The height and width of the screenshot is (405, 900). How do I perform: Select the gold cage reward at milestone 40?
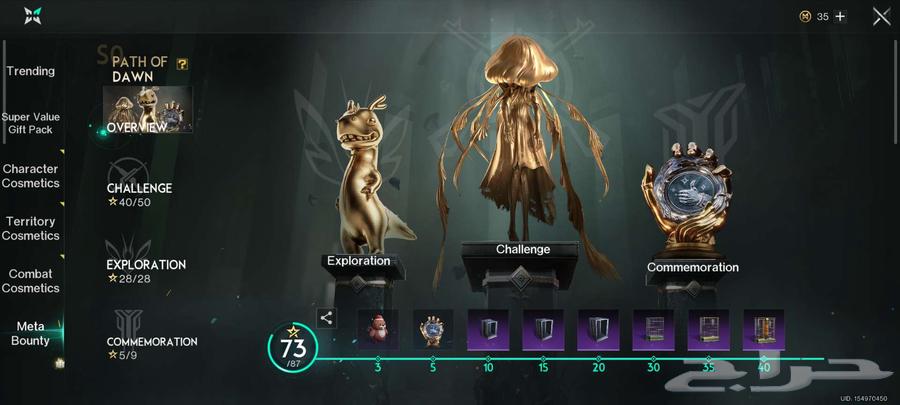(x=763, y=329)
